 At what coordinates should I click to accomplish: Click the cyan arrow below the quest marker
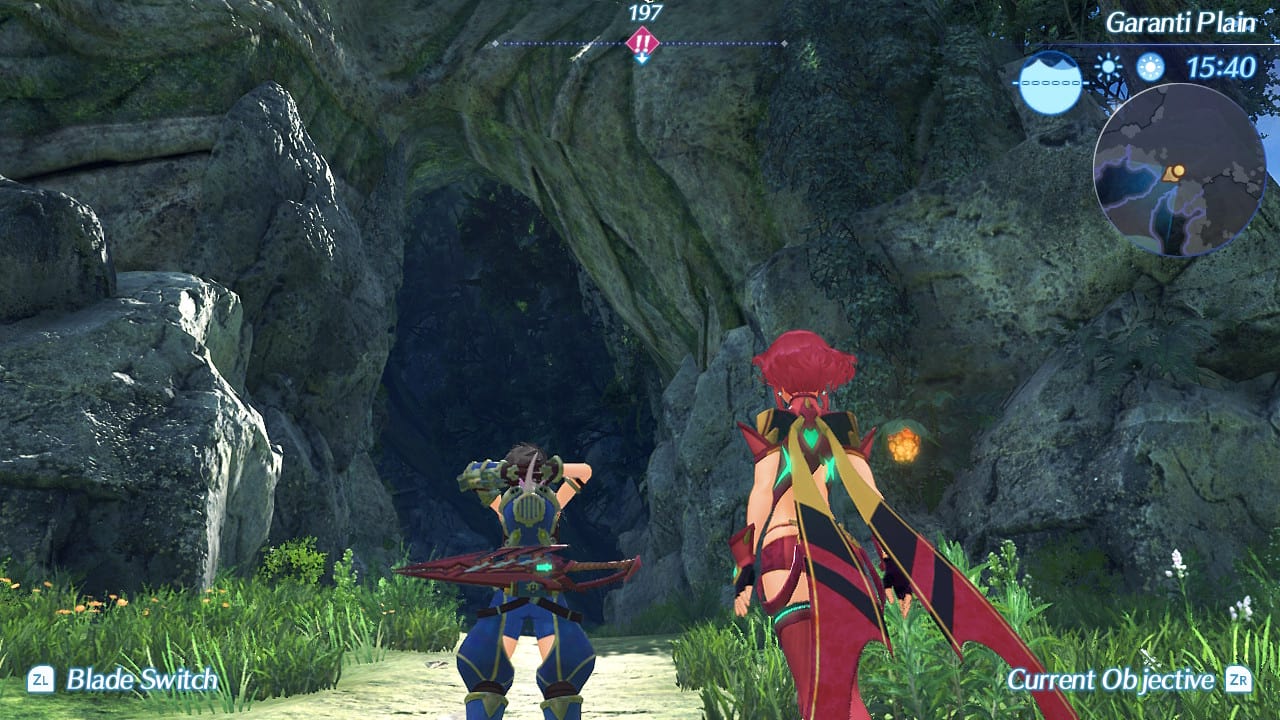(642, 57)
